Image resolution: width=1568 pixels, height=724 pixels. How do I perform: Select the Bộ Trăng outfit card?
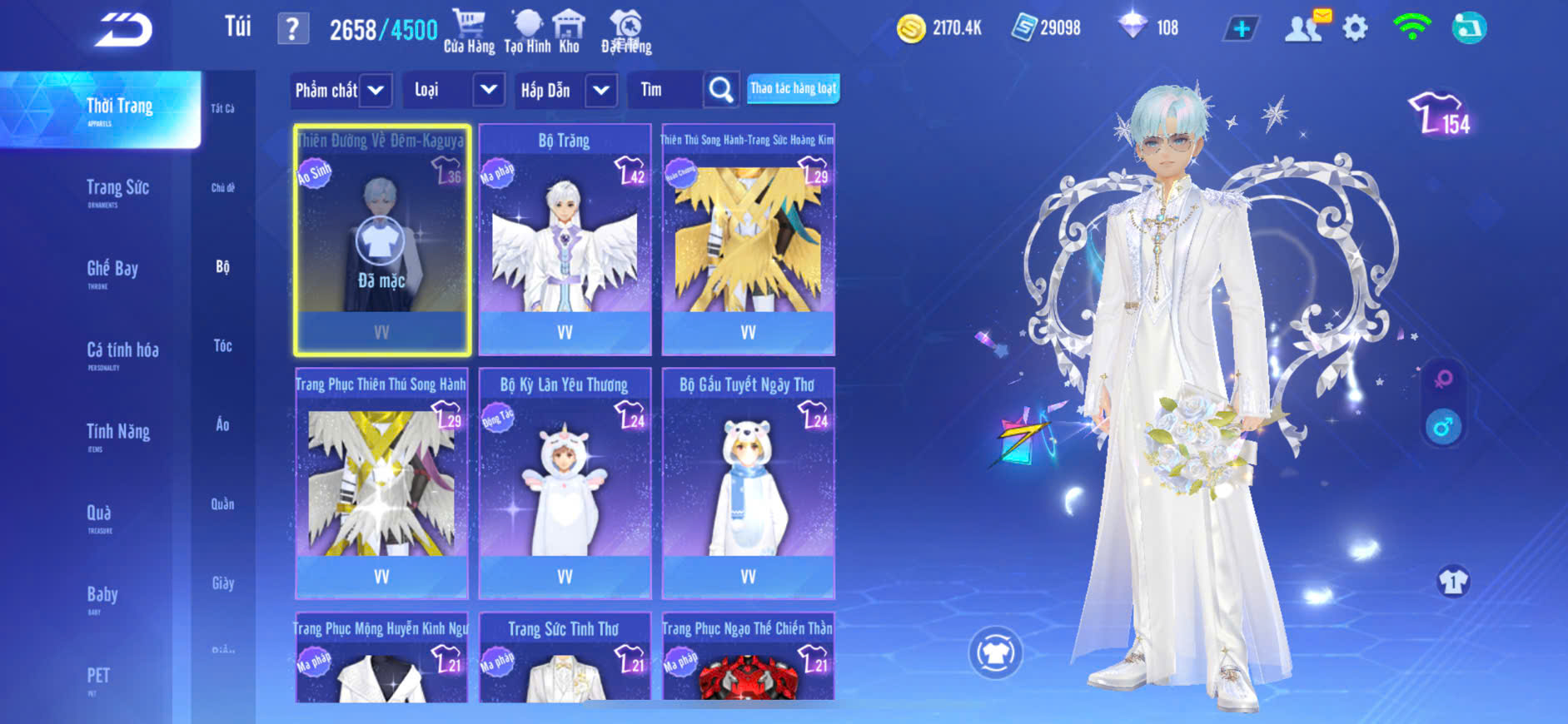coord(565,240)
